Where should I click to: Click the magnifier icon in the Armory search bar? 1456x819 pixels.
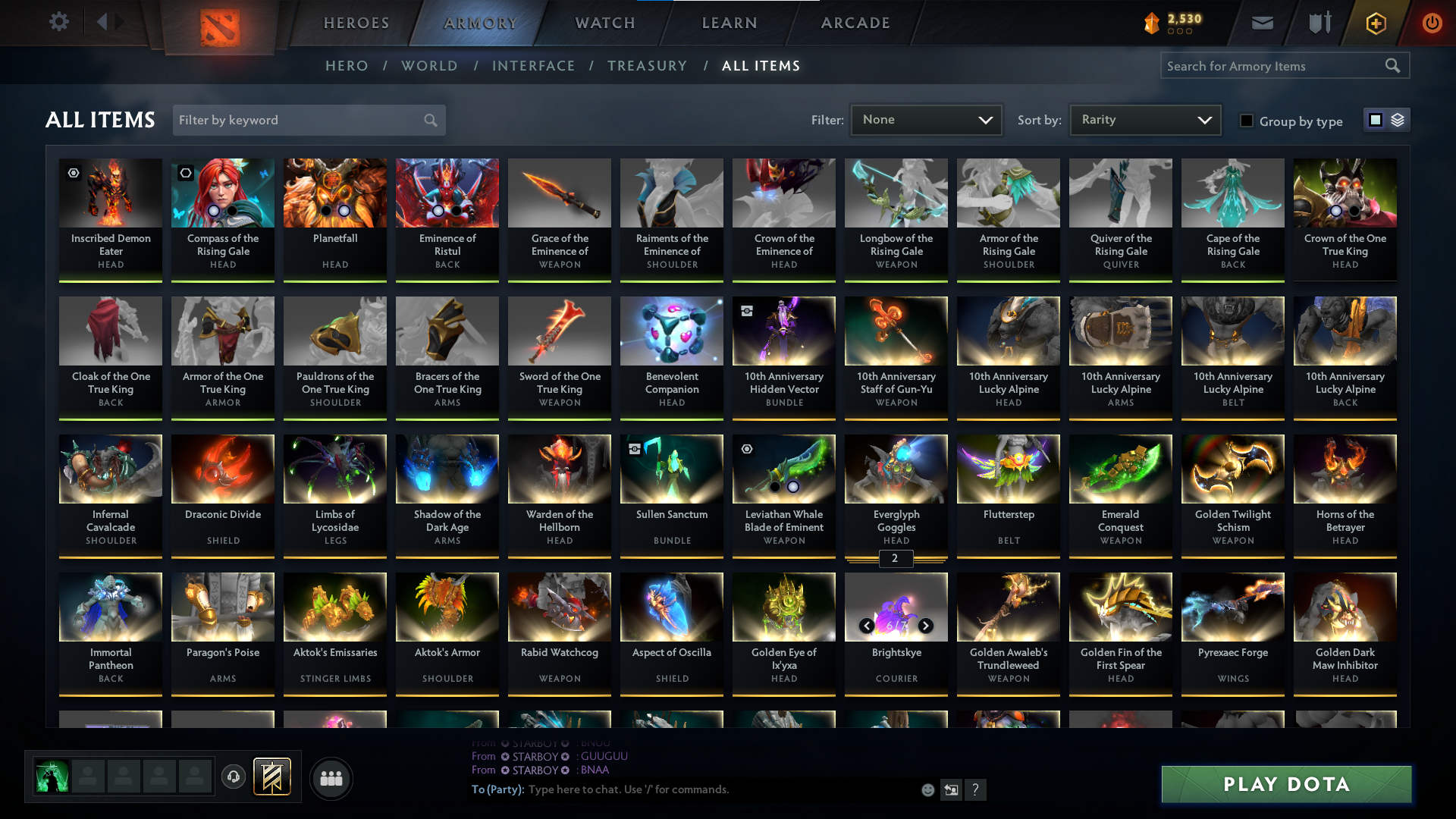pos(1393,65)
